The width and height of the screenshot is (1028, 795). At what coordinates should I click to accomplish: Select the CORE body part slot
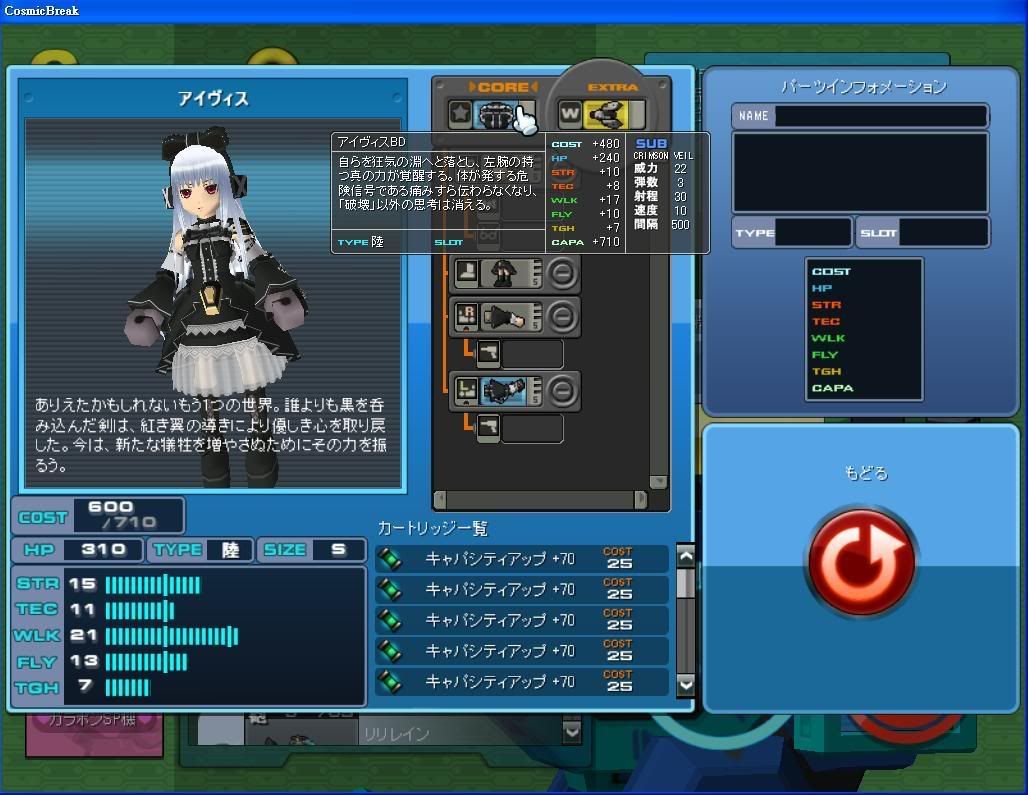coord(496,116)
